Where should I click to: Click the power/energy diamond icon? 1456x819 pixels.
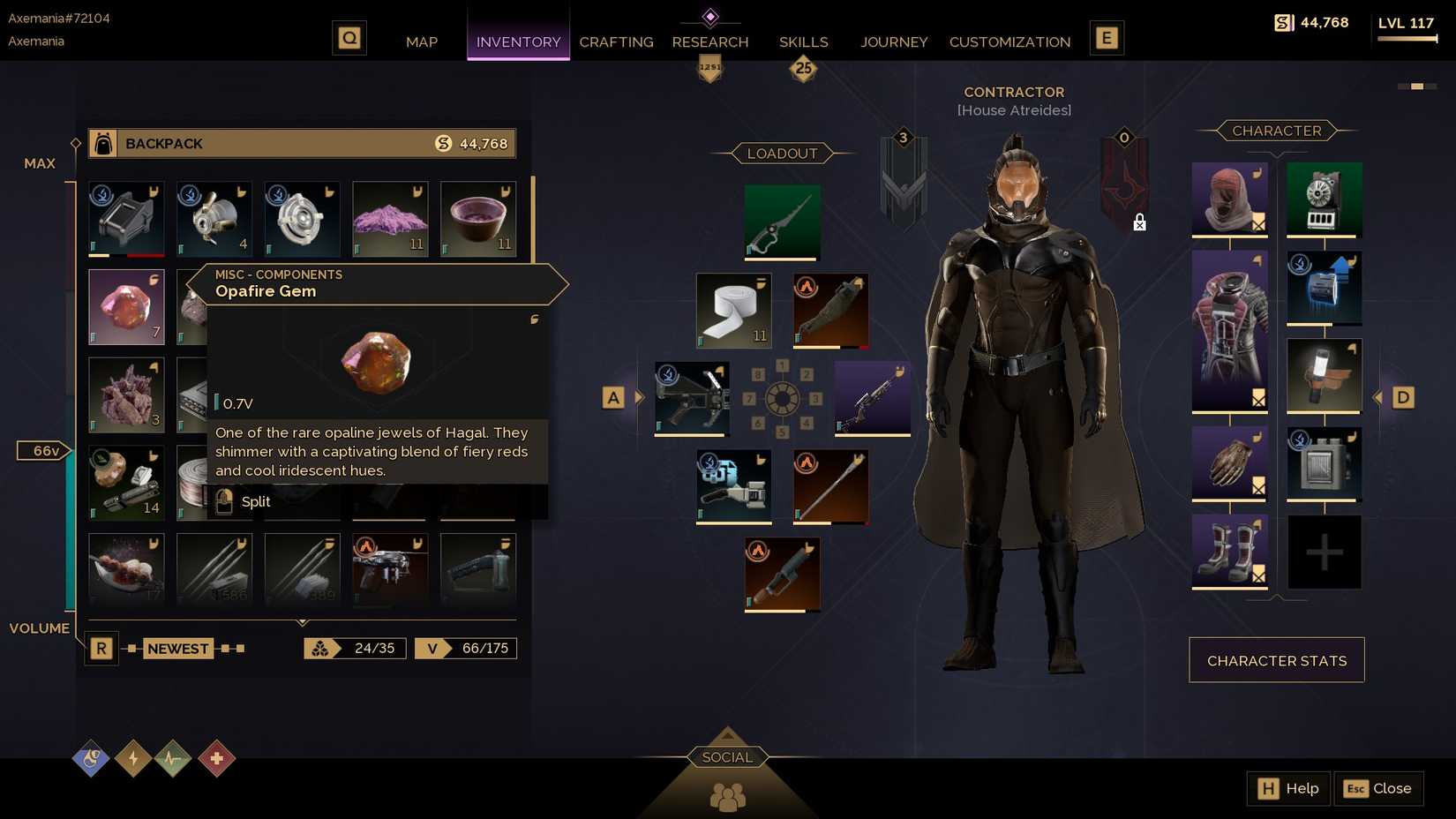point(132,759)
